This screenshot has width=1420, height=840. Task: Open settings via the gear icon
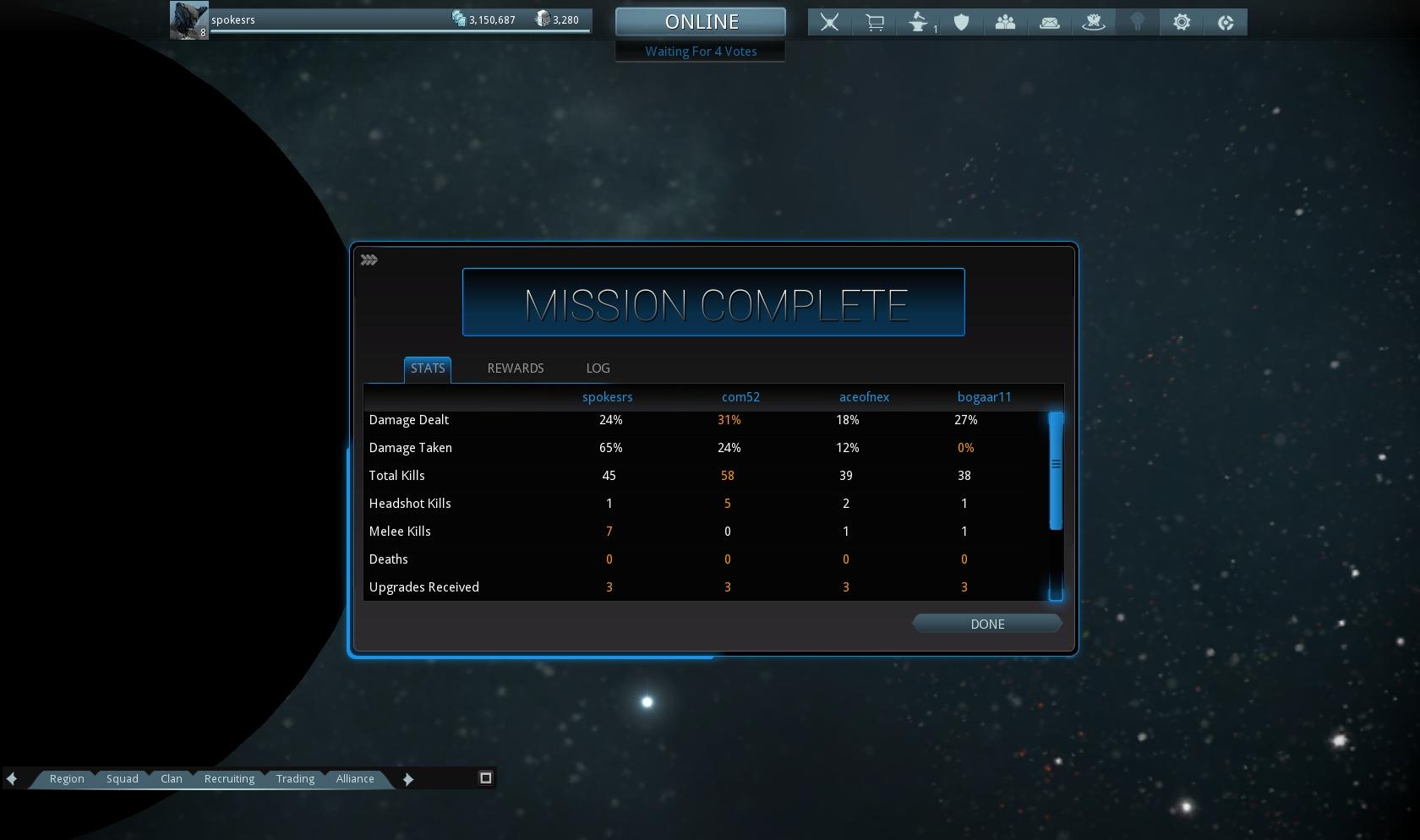1182,23
